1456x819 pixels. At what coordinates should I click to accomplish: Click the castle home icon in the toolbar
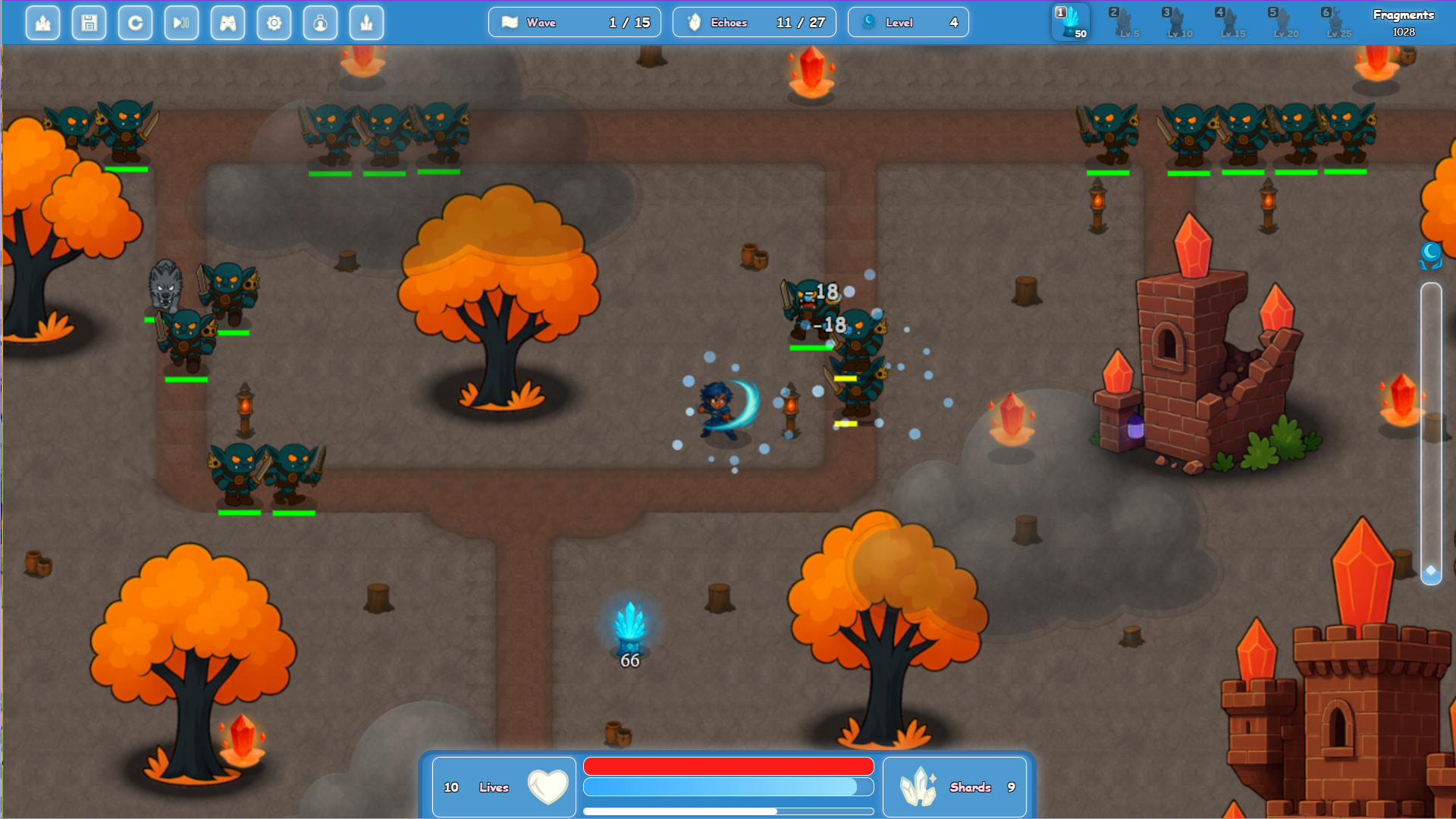pos(42,23)
